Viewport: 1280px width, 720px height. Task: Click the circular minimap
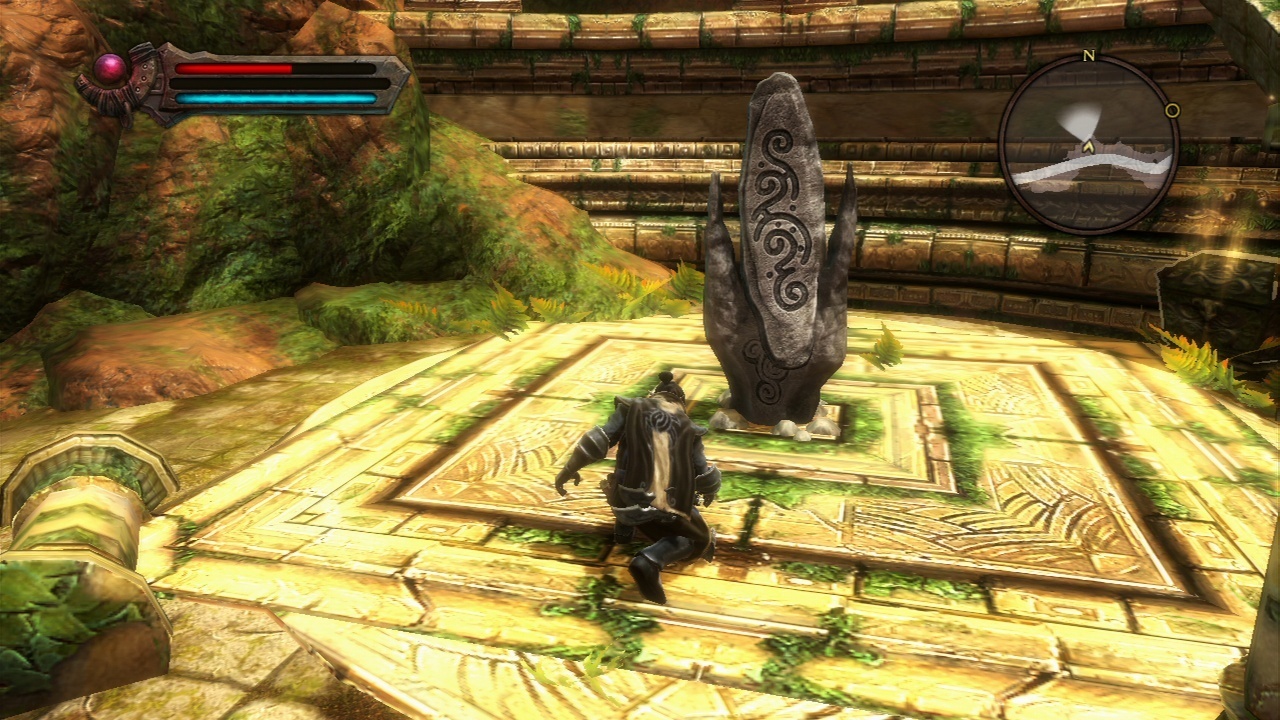(x=1089, y=145)
